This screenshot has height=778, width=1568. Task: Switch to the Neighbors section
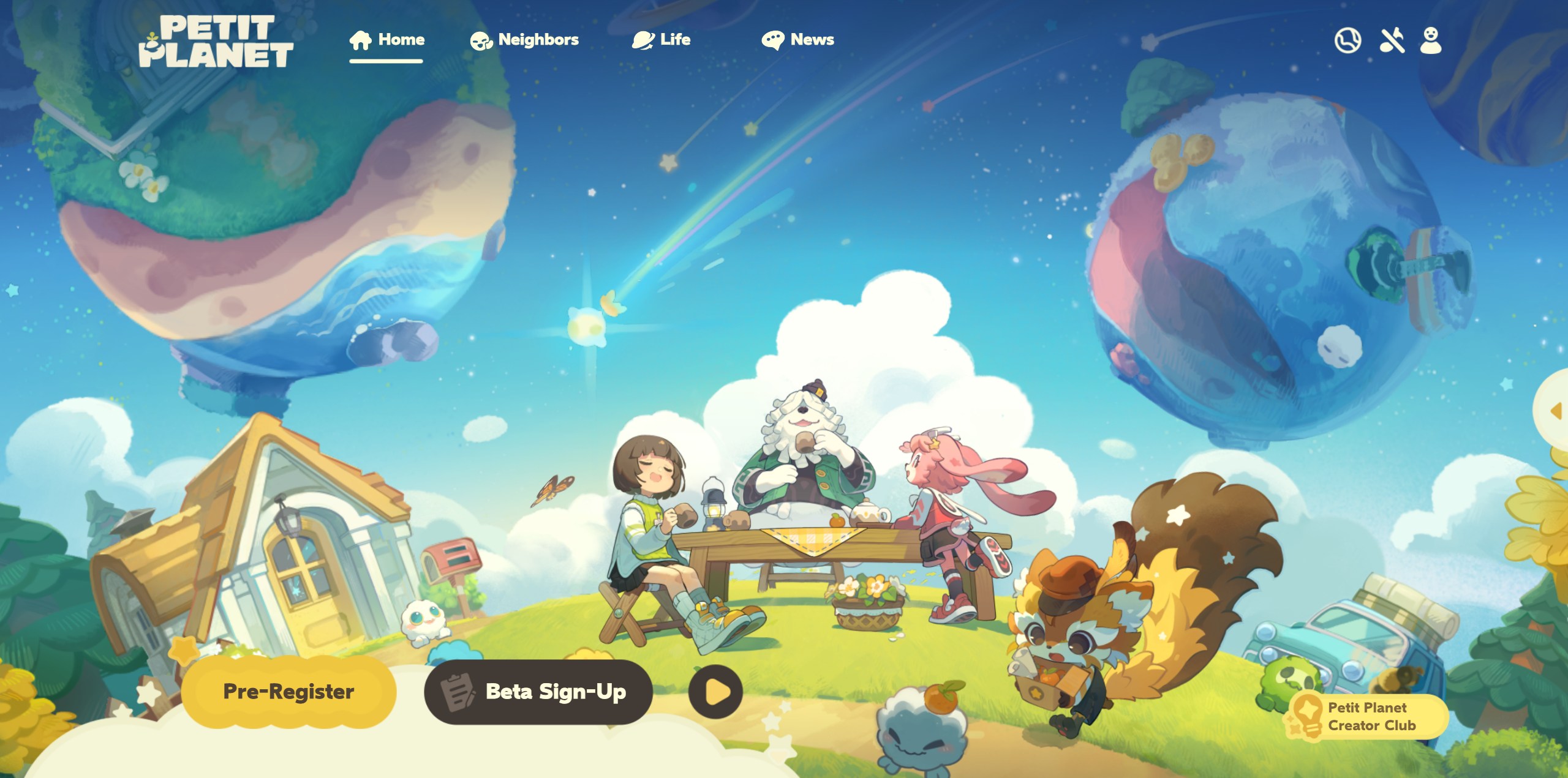click(538, 39)
